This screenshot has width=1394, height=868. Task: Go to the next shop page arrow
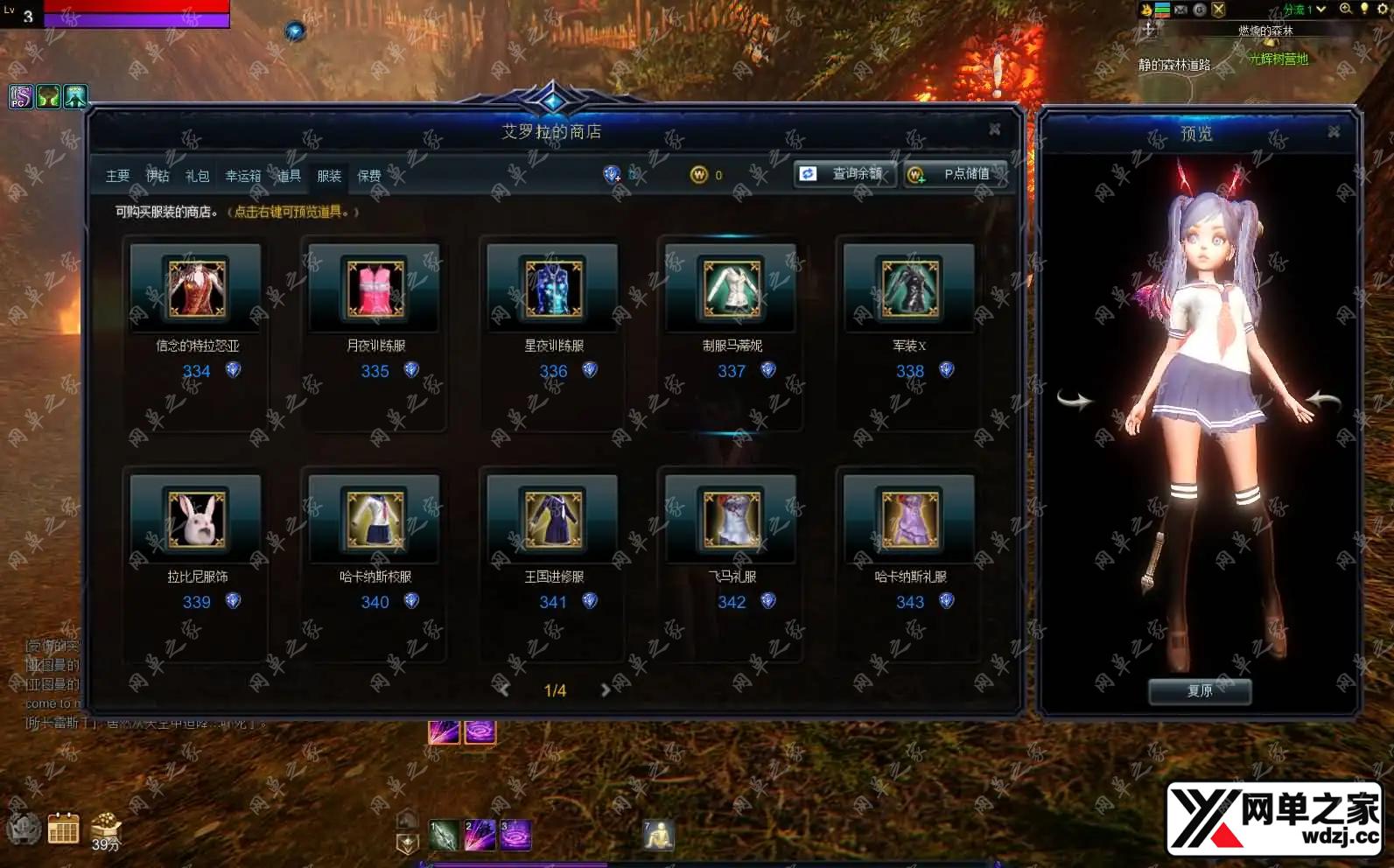606,690
